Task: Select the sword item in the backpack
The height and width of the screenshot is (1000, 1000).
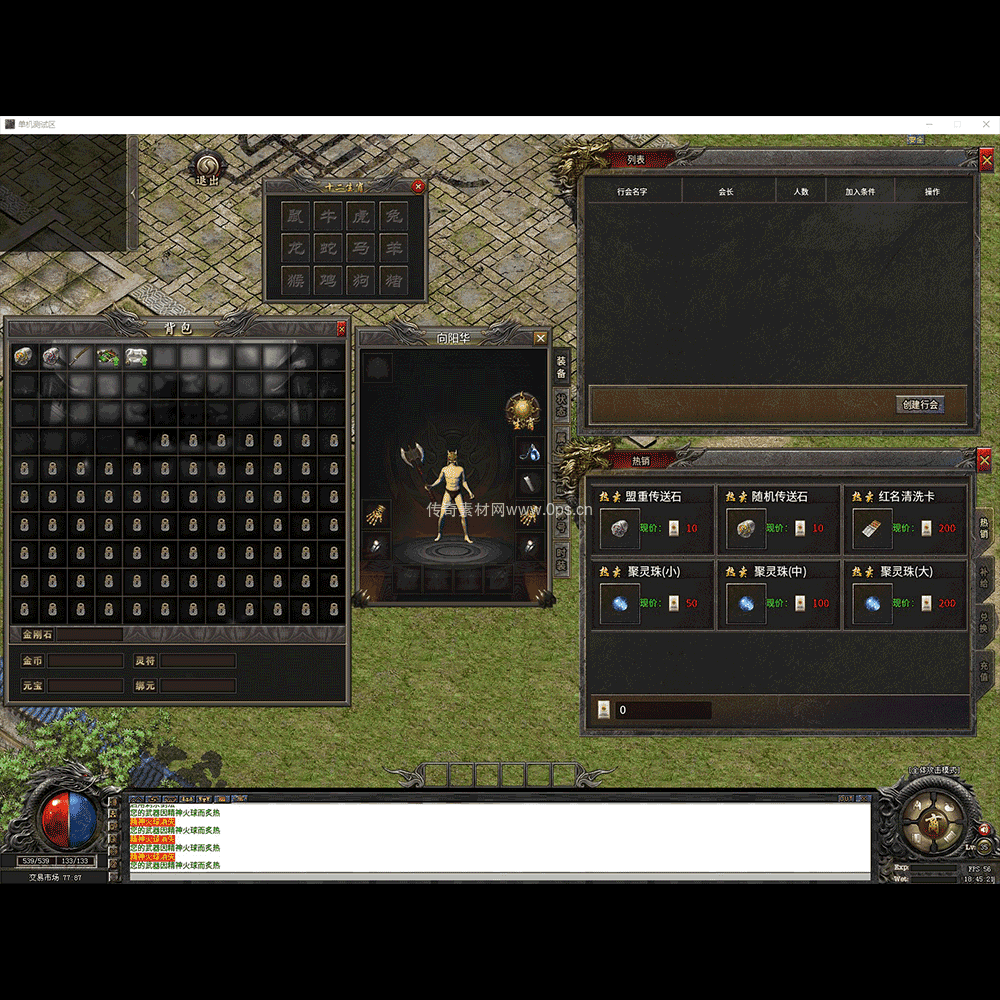Action: [79, 357]
